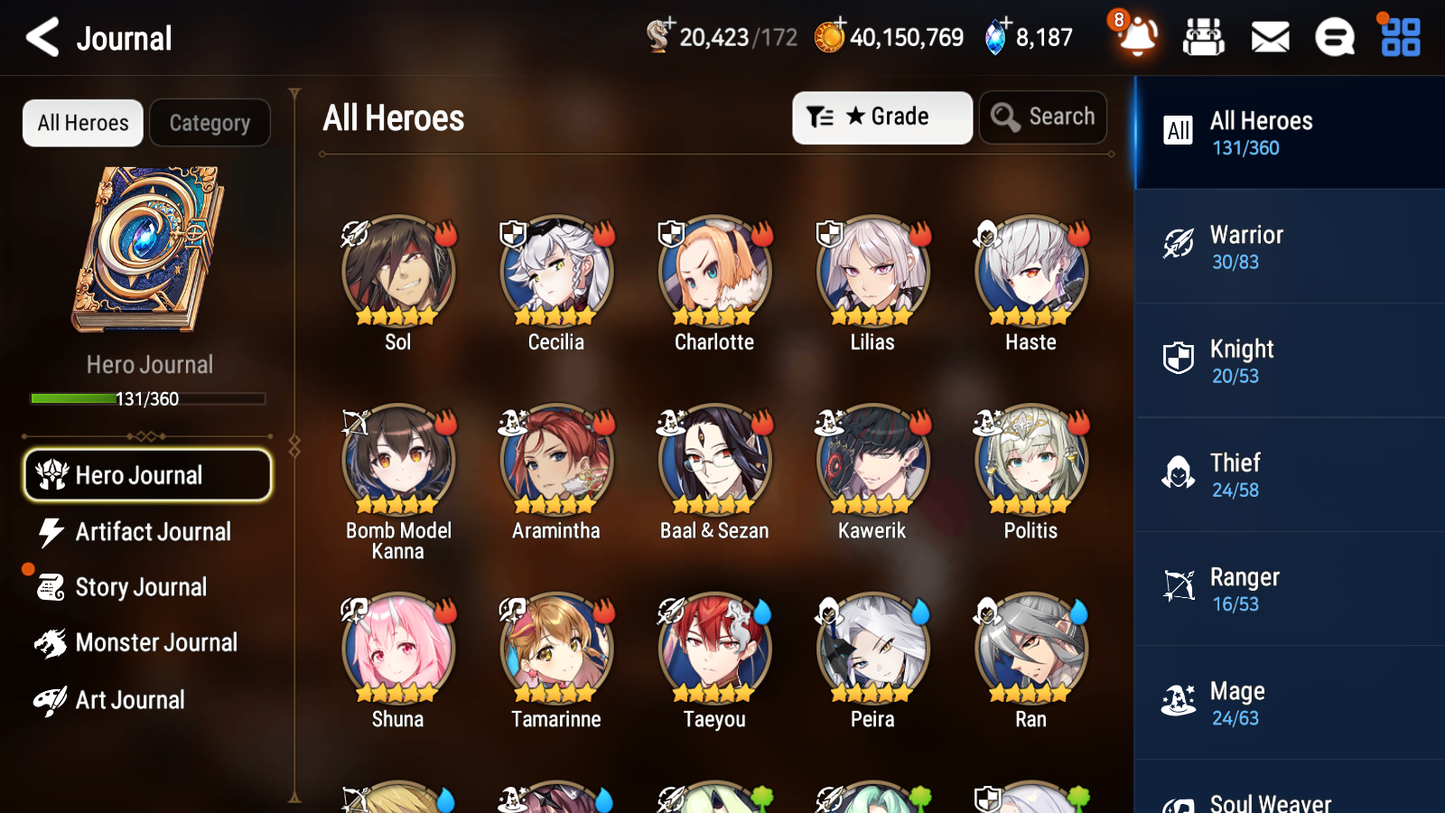The image size is (1445, 813).
Task: Go back using the arrow next to Journal
Action: point(42,37)
